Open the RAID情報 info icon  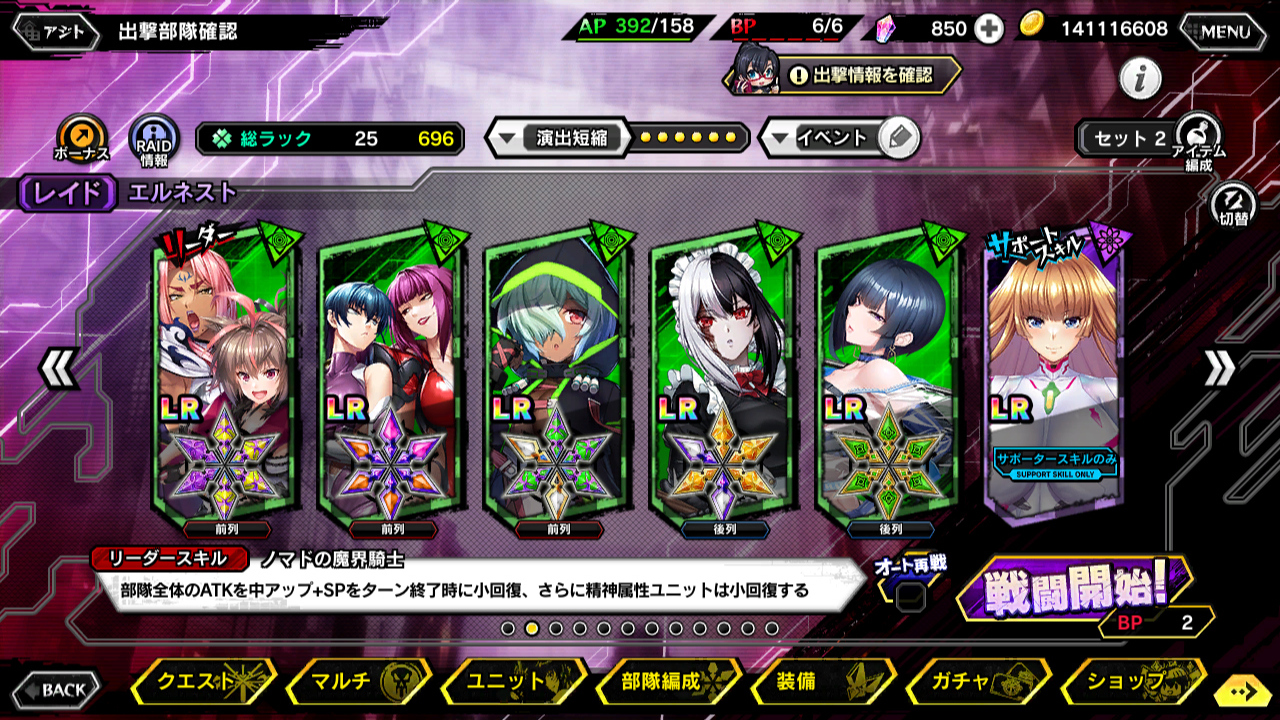pyautogui.click(x=155, y=139)
